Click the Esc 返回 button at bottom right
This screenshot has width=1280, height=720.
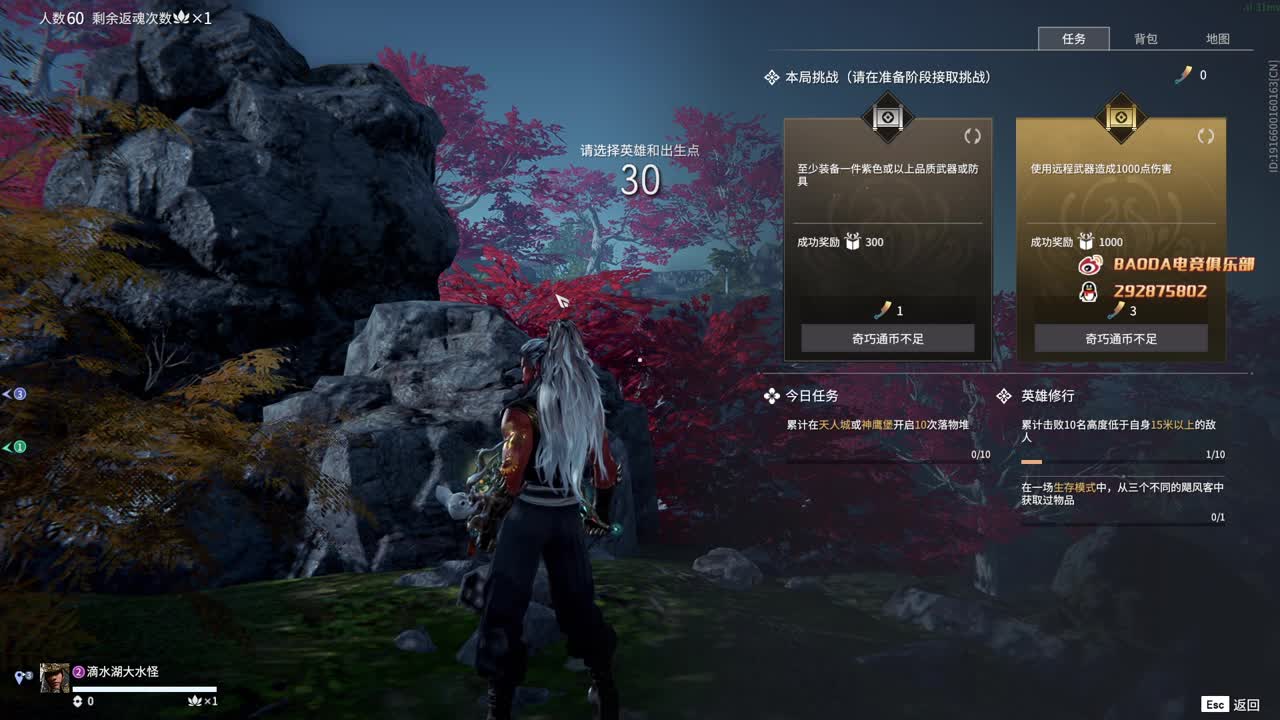[x=1229, y=704]
